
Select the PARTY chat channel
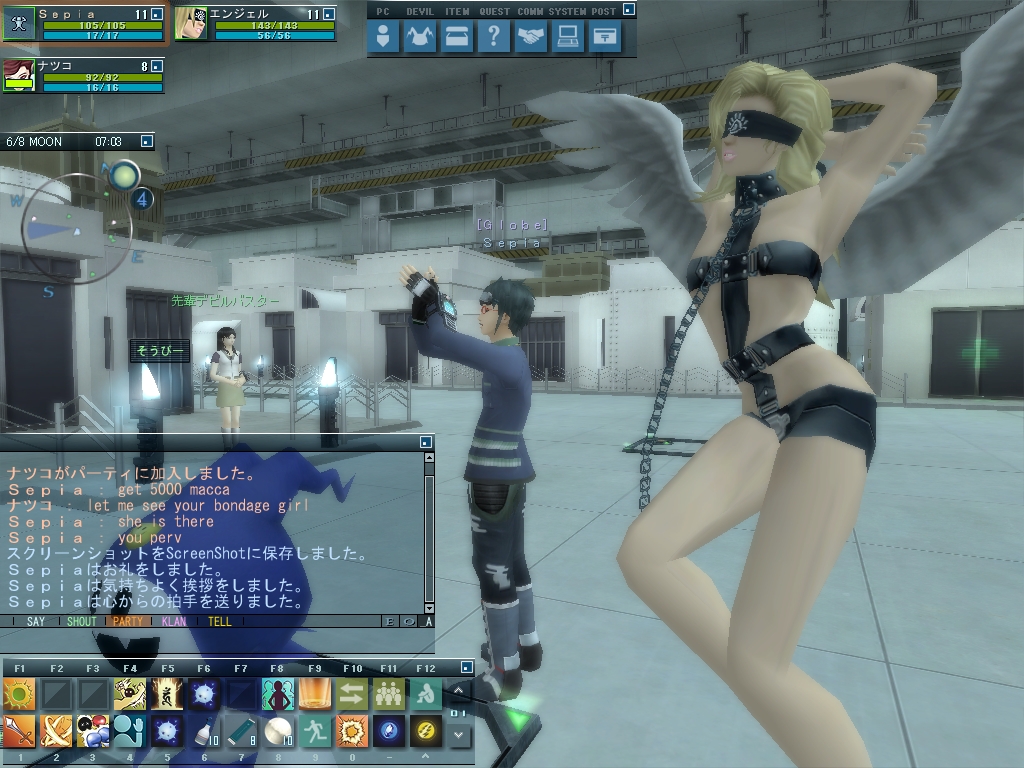click(x=128, y=621)
